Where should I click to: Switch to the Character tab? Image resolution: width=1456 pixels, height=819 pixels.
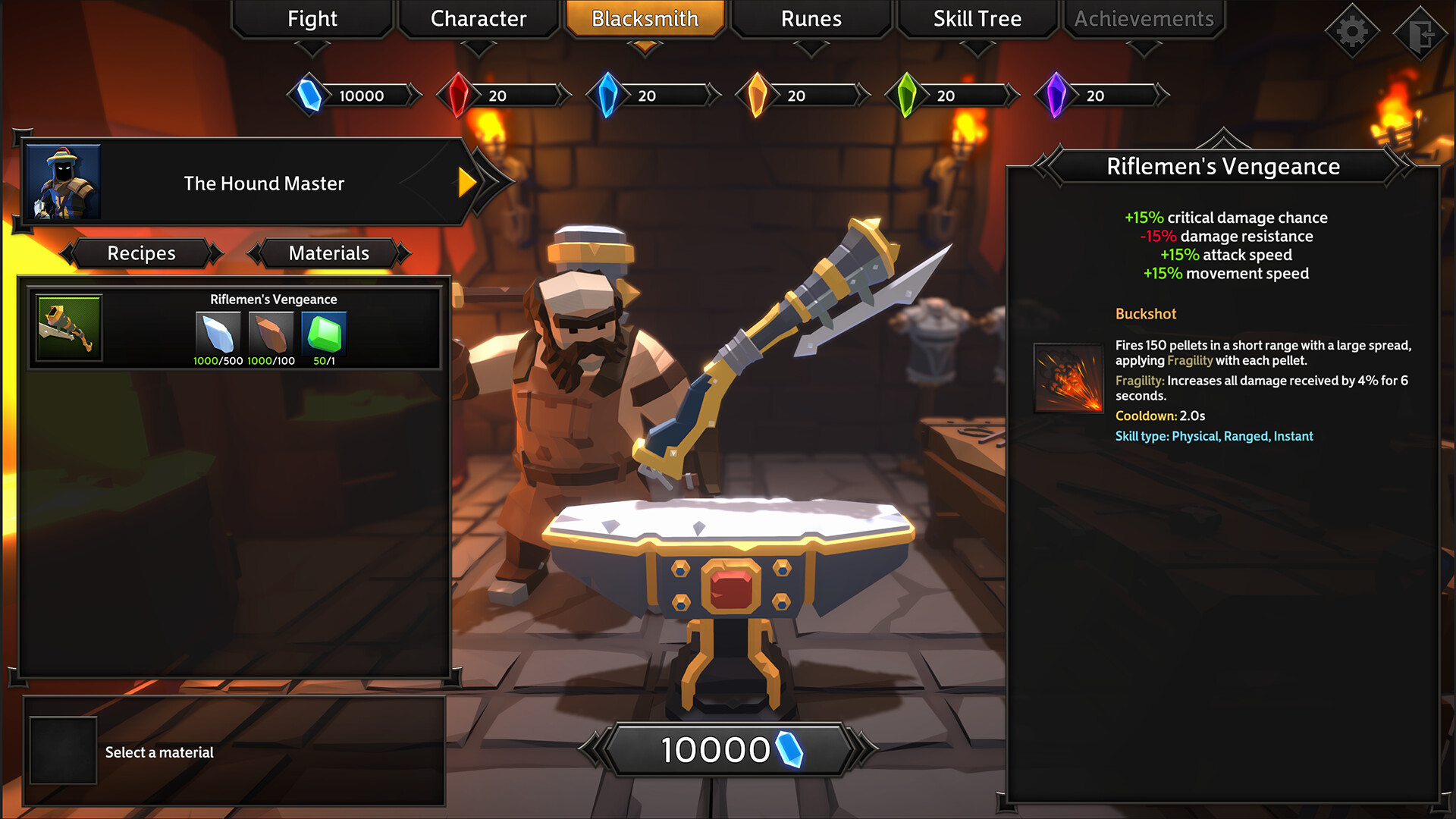tap(478, 19)
